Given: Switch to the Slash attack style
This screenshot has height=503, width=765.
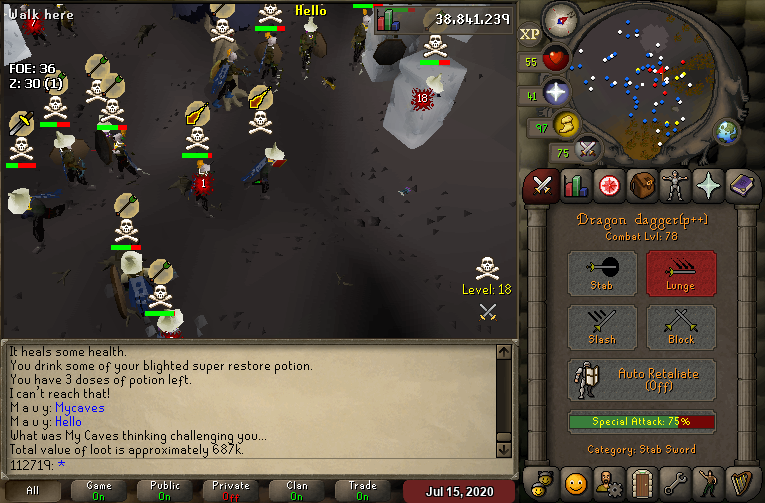Looking at the screenshot, I should pyautogui.click(x=602, y=327).
